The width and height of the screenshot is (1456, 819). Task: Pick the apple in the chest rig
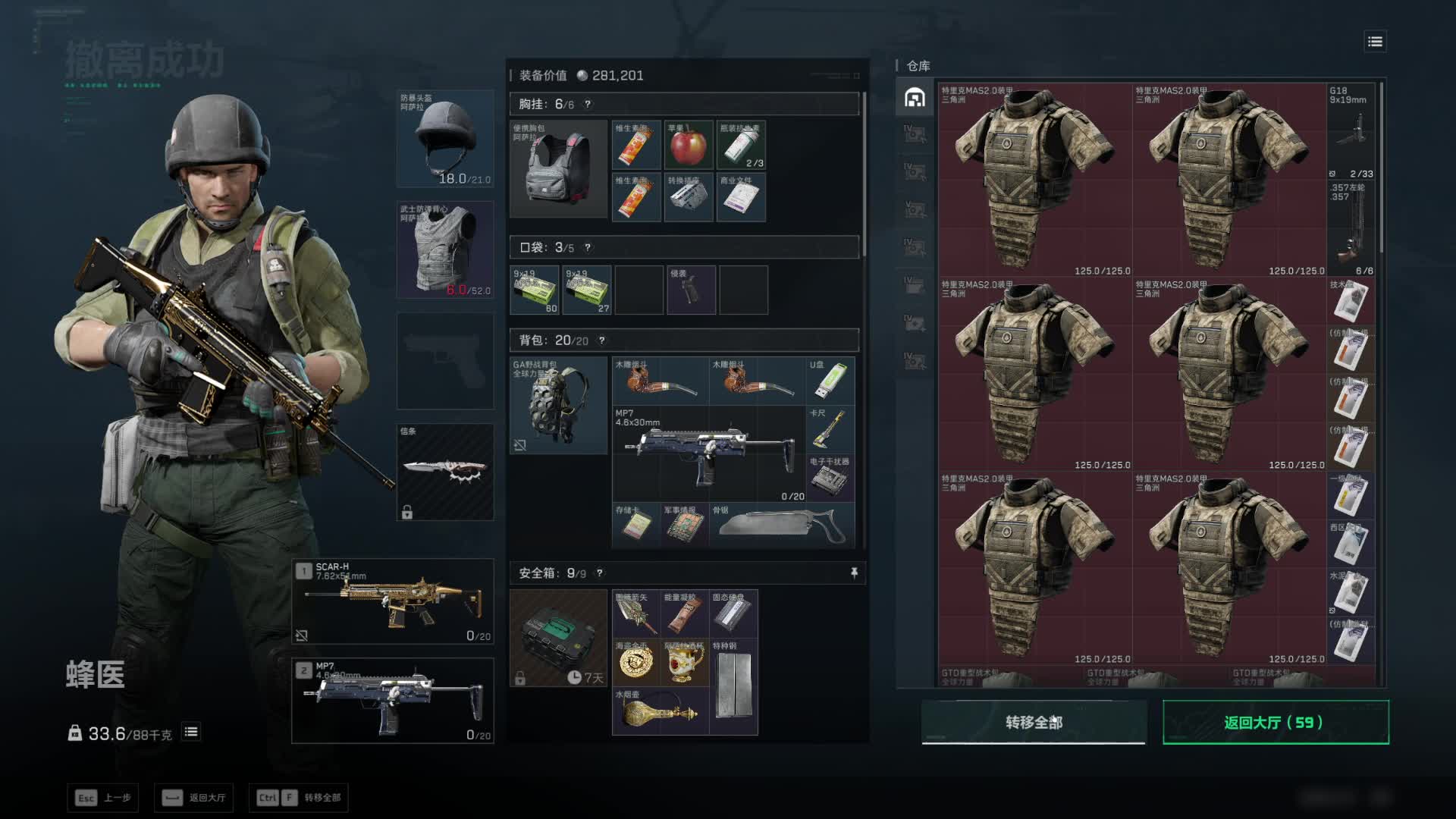click(x=689, y=145)
